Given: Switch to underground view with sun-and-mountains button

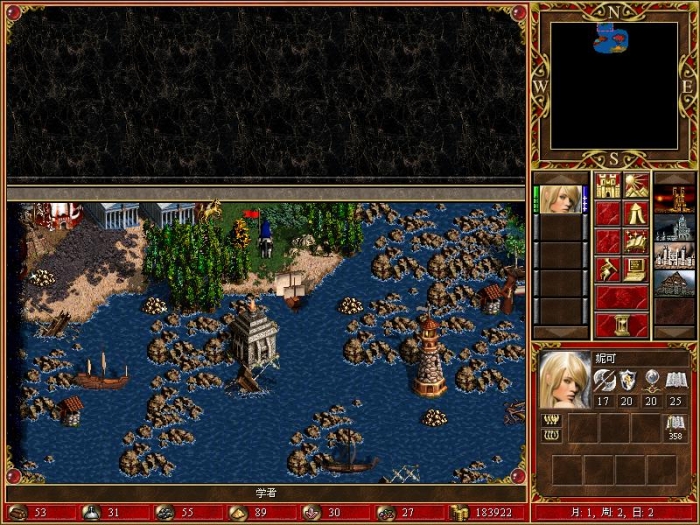Looking at the screenshot, I should [x=636, y=186].
